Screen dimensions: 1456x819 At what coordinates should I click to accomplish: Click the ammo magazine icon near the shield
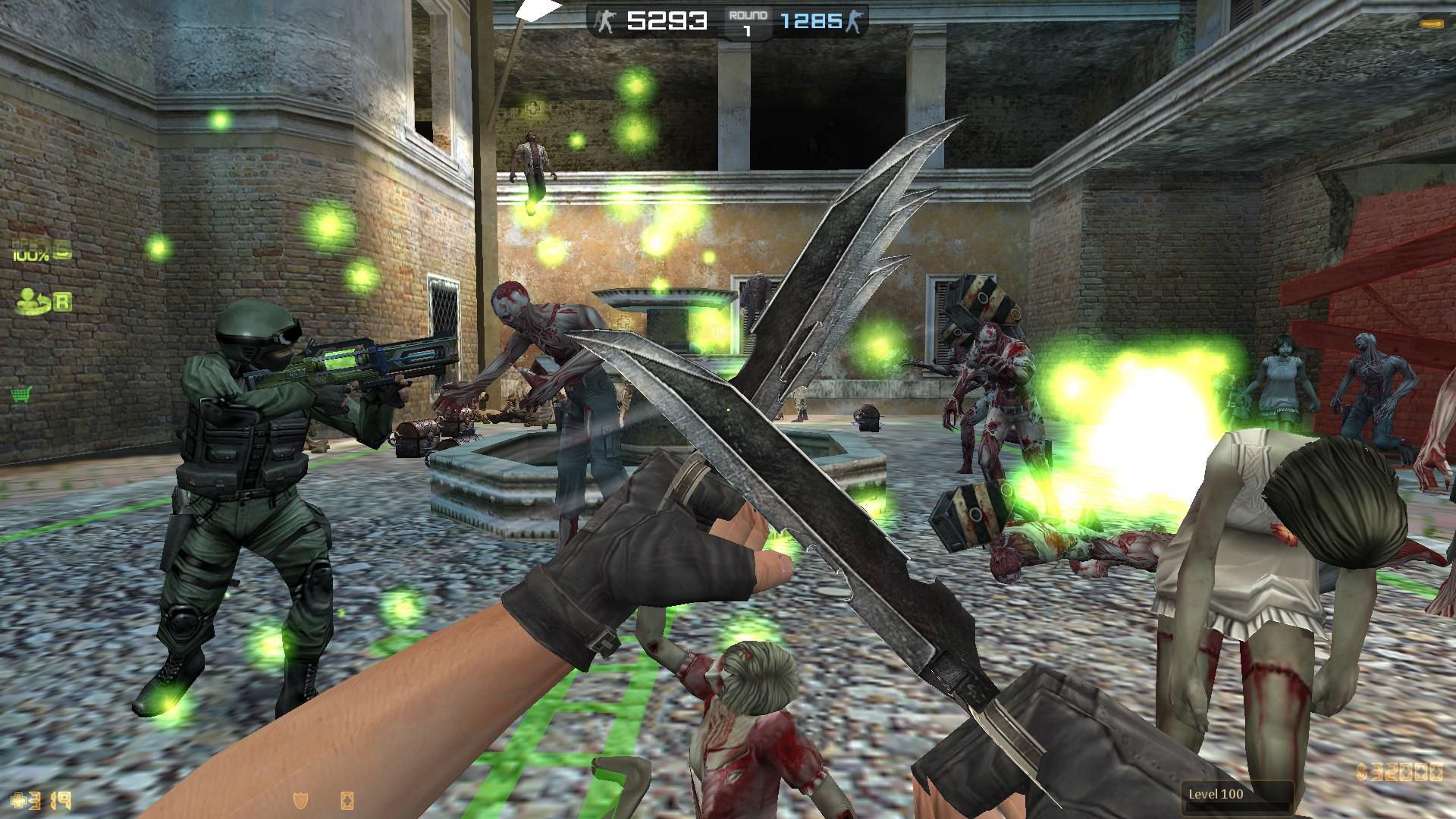click(347, 801)
